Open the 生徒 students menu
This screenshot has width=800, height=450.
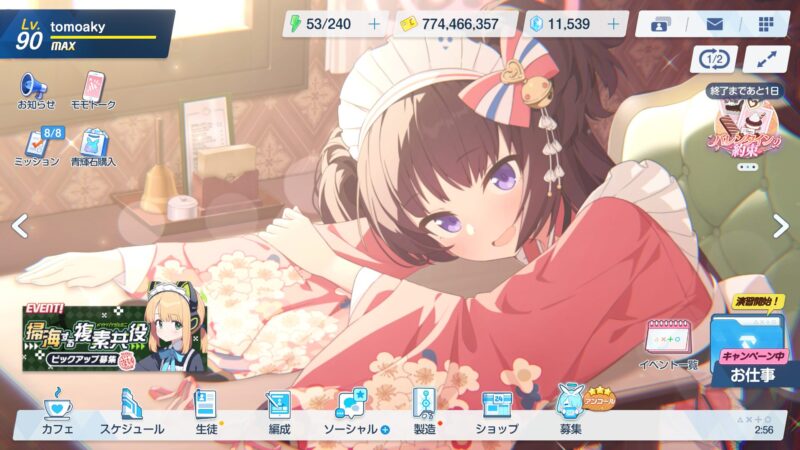206,412
